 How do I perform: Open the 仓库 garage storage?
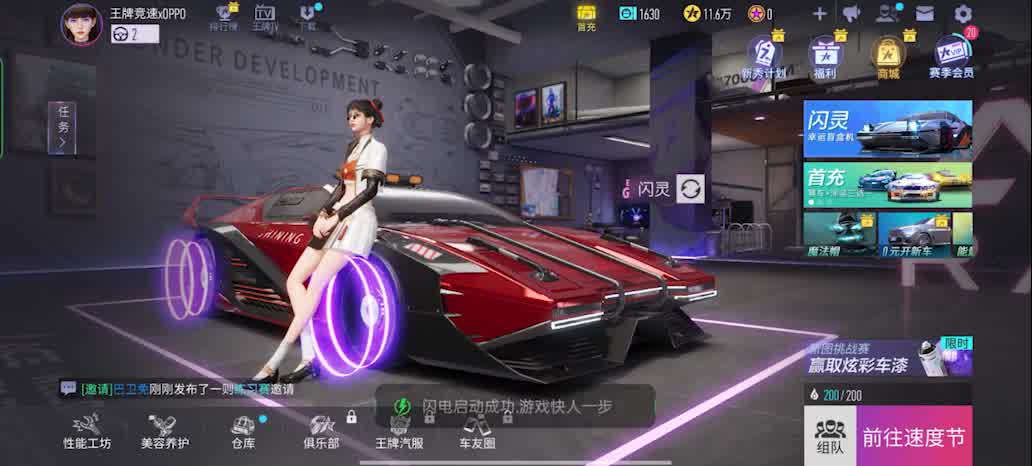(x=243, y=432)
